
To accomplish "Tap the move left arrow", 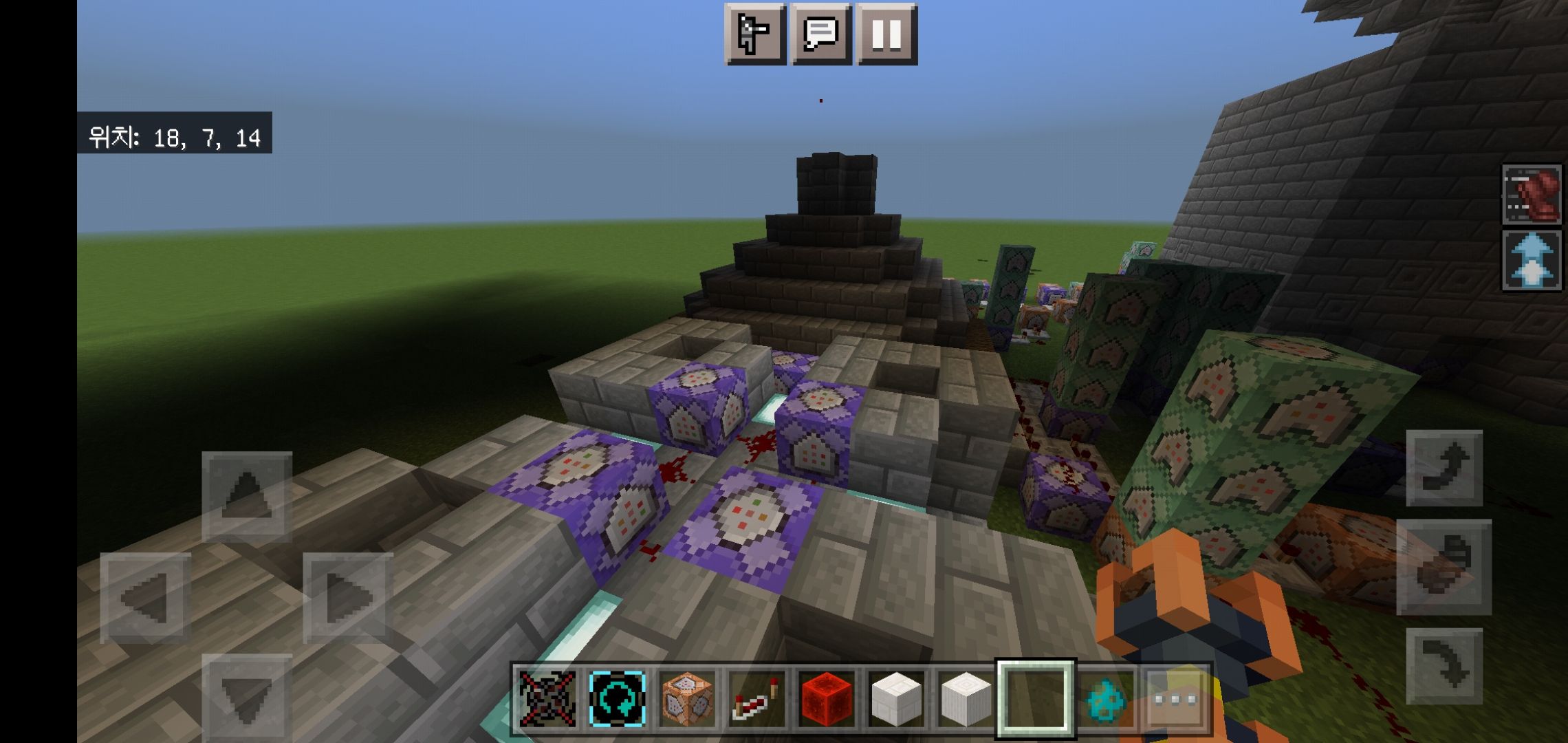I will pos(145,597).
